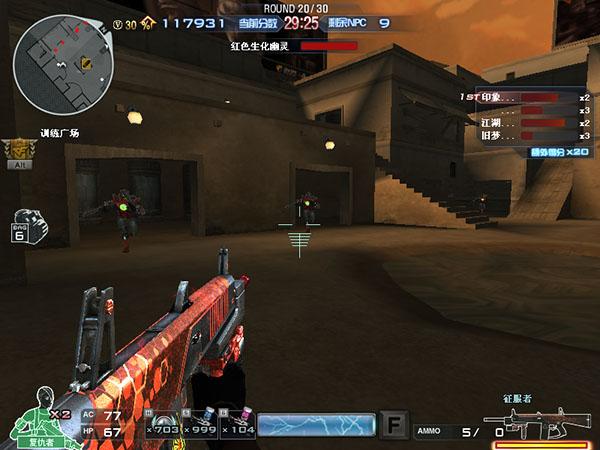Use the item slot with 703 count
Viewport: 600px width, 450px height.
coord(160,425)
